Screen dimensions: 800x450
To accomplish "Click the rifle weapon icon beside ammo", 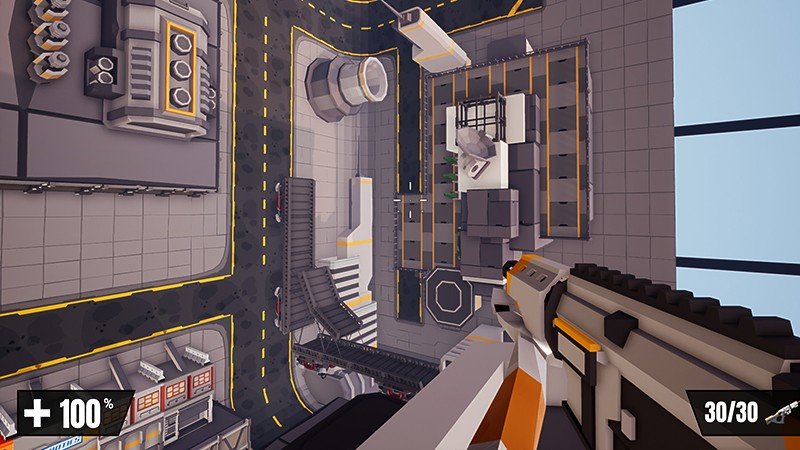I will click(781, 412).
